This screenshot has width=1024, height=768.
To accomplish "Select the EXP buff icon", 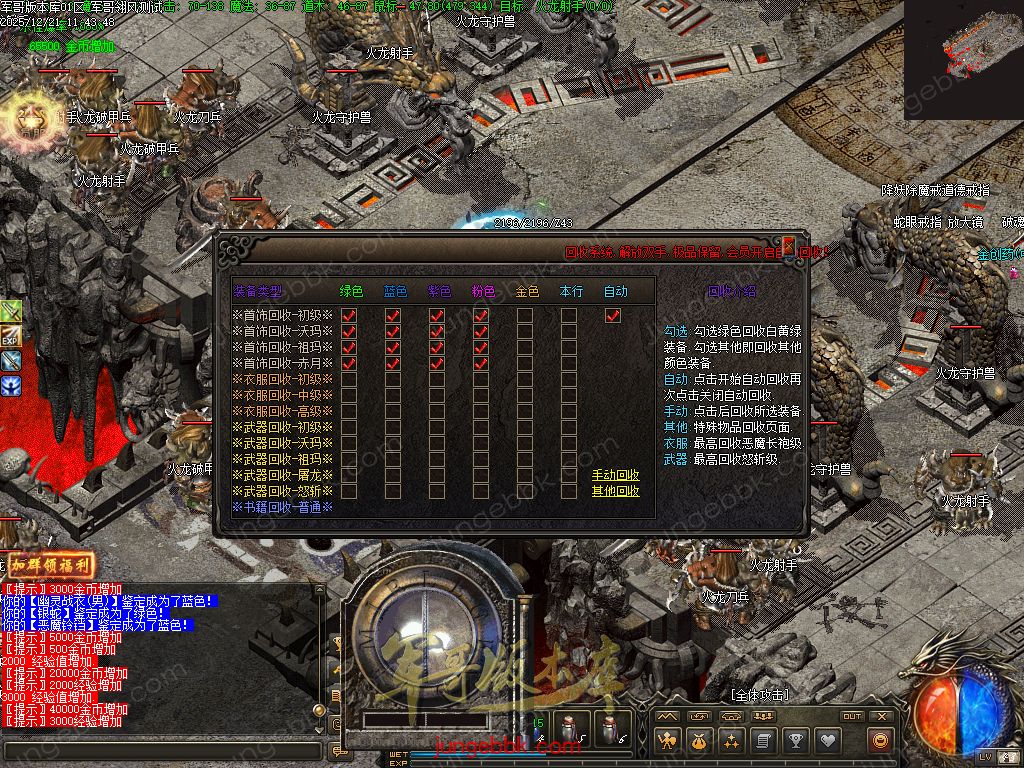I will 11,335.
